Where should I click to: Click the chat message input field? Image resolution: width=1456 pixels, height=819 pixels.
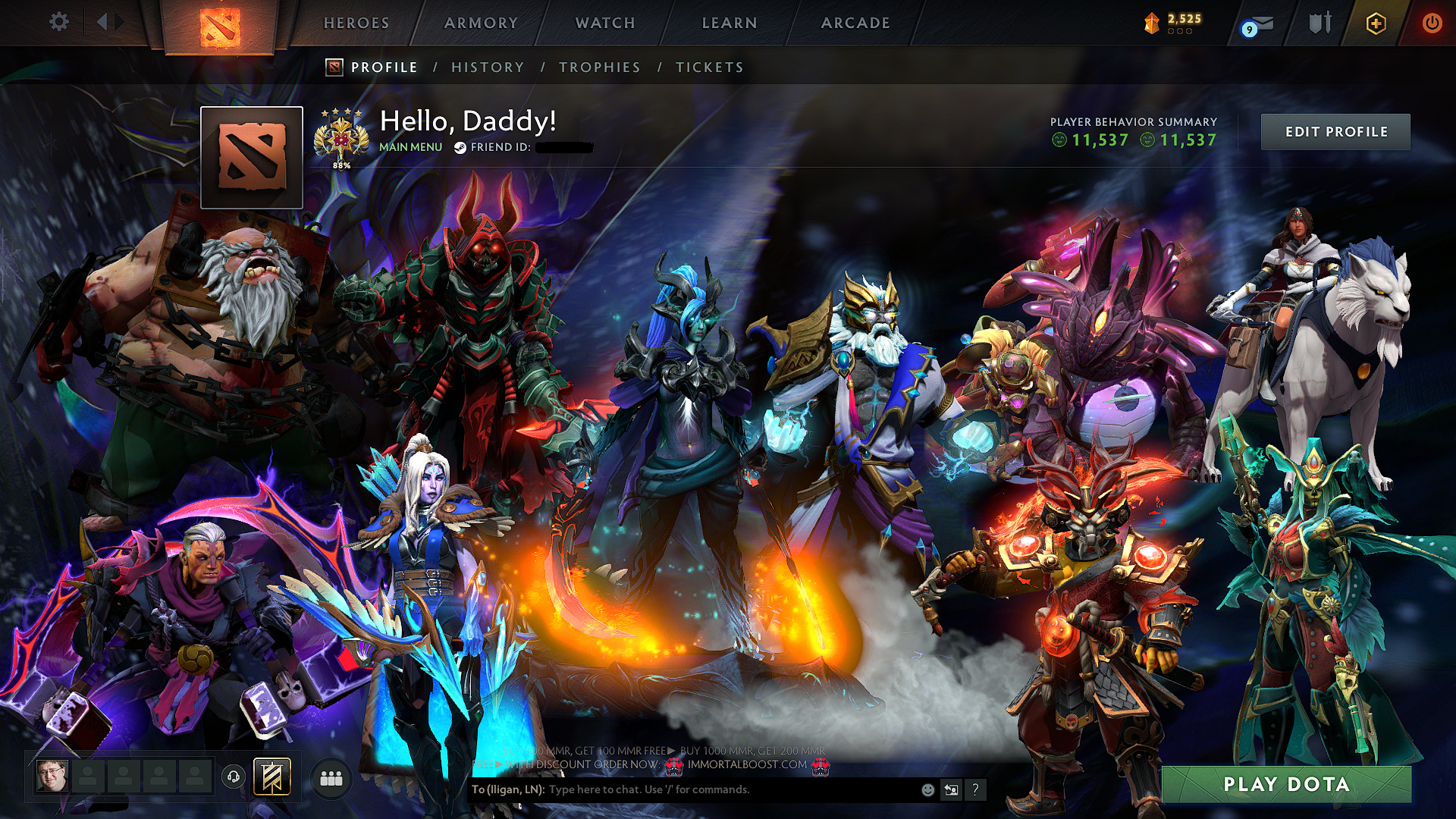point(682,789)
